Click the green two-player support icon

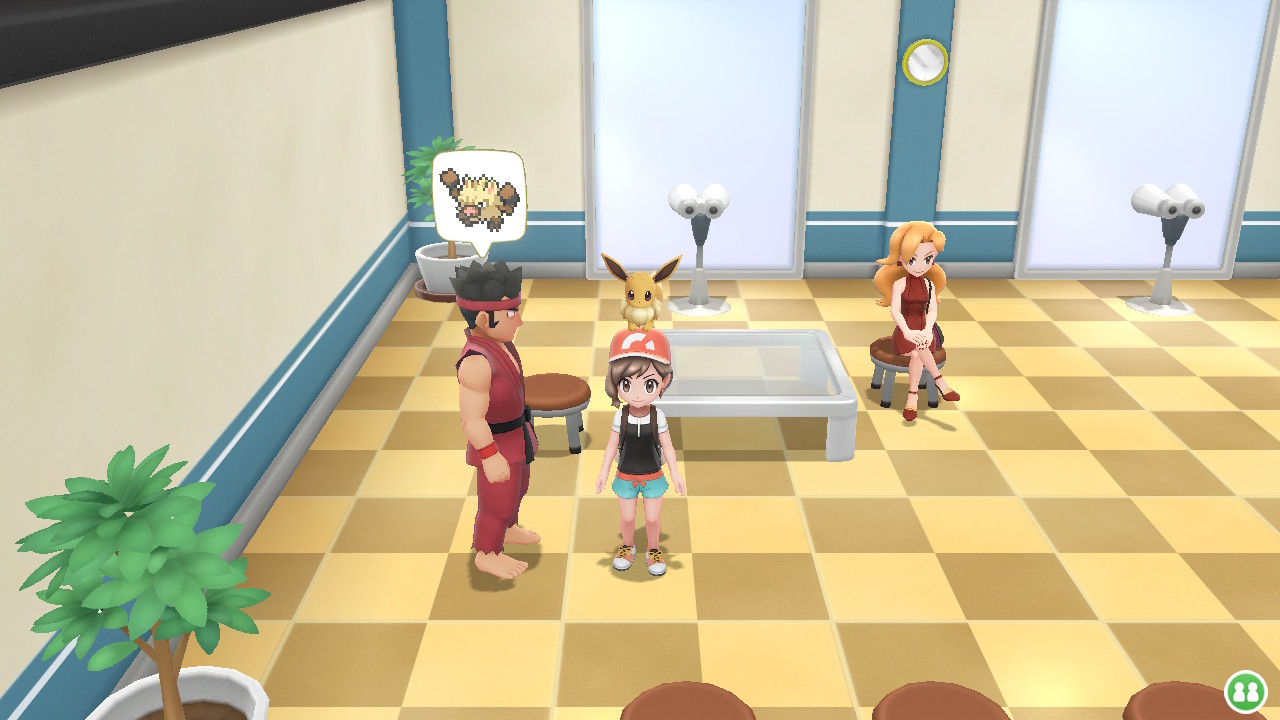[x=1245, y=691]
